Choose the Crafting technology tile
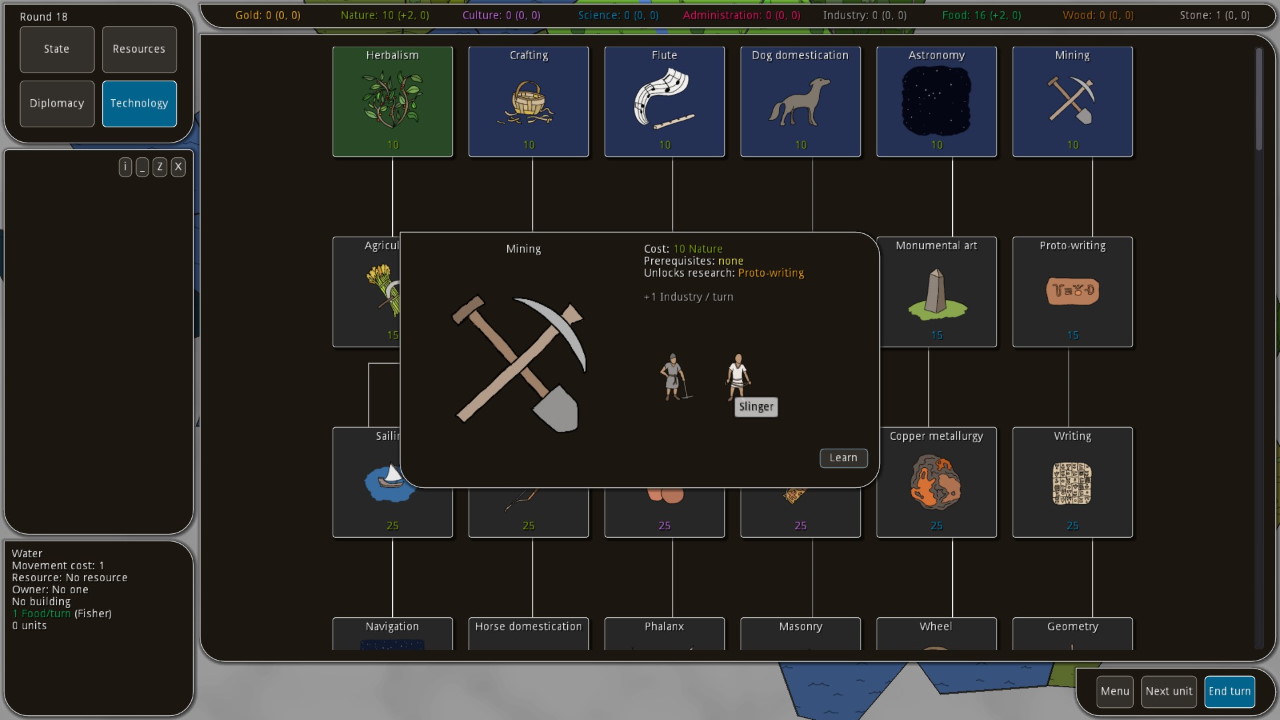Screen dimensions: 1280x720 (528, 101)
